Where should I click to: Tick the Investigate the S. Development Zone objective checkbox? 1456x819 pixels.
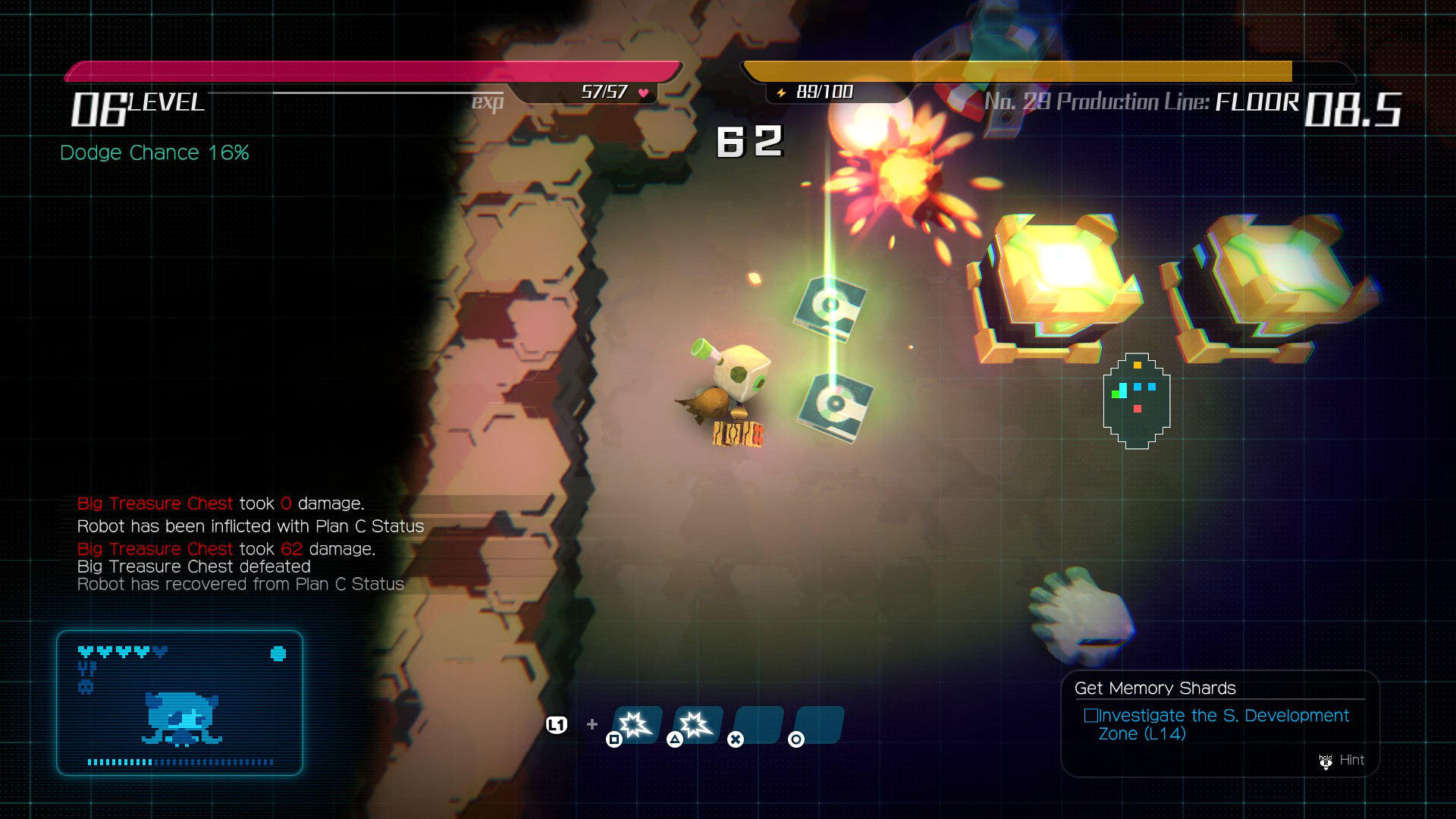coord(1090,715)
